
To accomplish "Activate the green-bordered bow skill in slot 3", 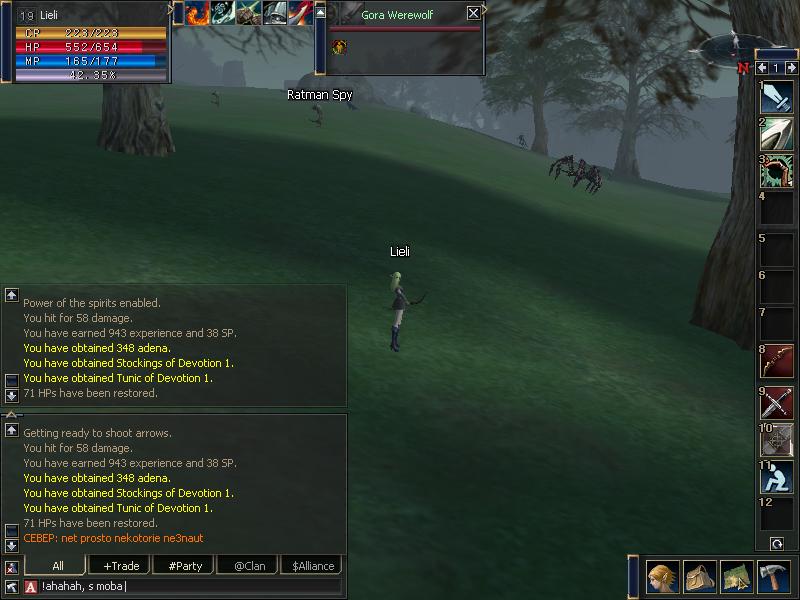I will point(776,171).
